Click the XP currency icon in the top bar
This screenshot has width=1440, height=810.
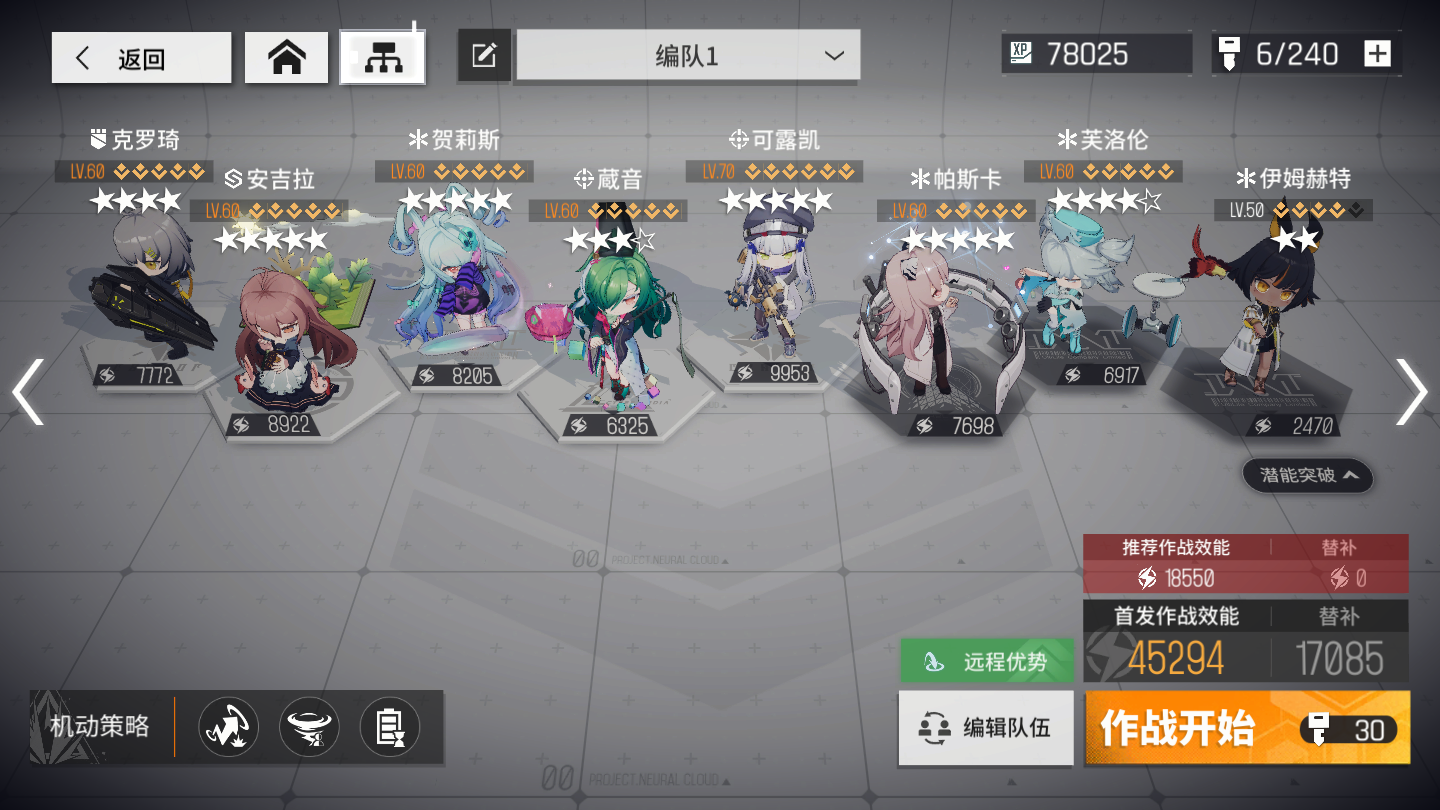click(x=1023, y=53)
